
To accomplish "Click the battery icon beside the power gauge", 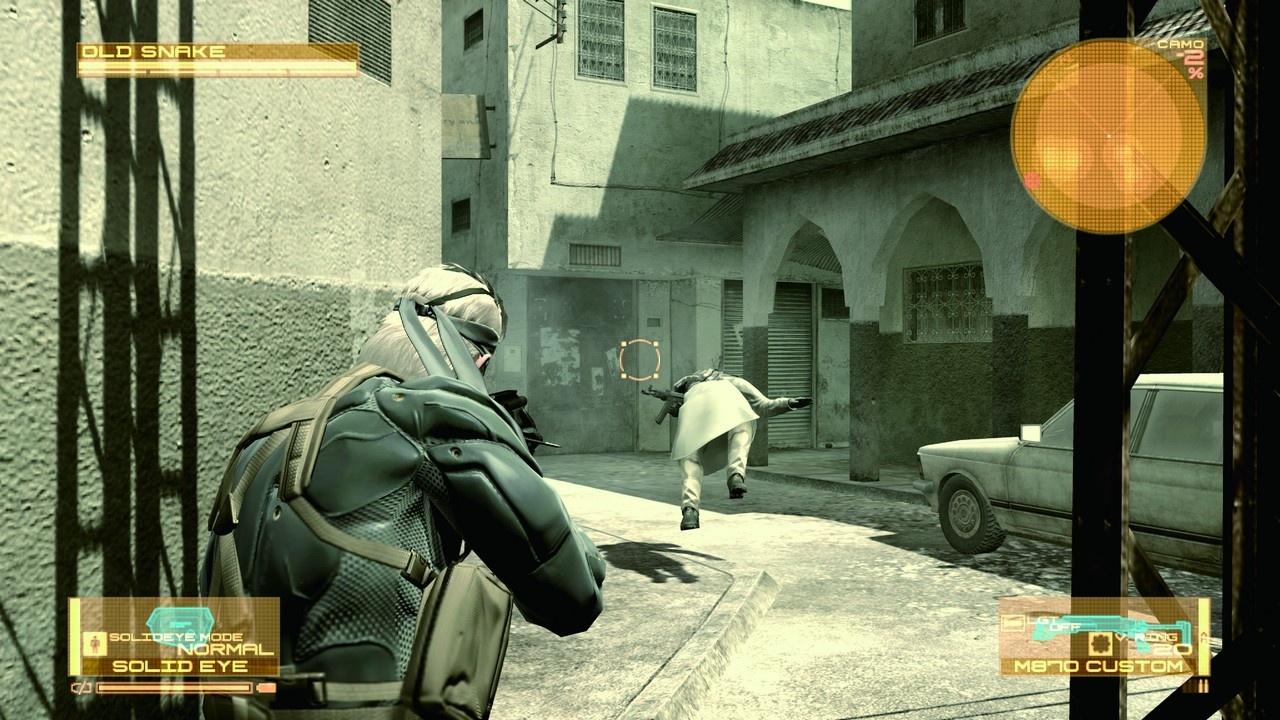I will click(80, 687).
